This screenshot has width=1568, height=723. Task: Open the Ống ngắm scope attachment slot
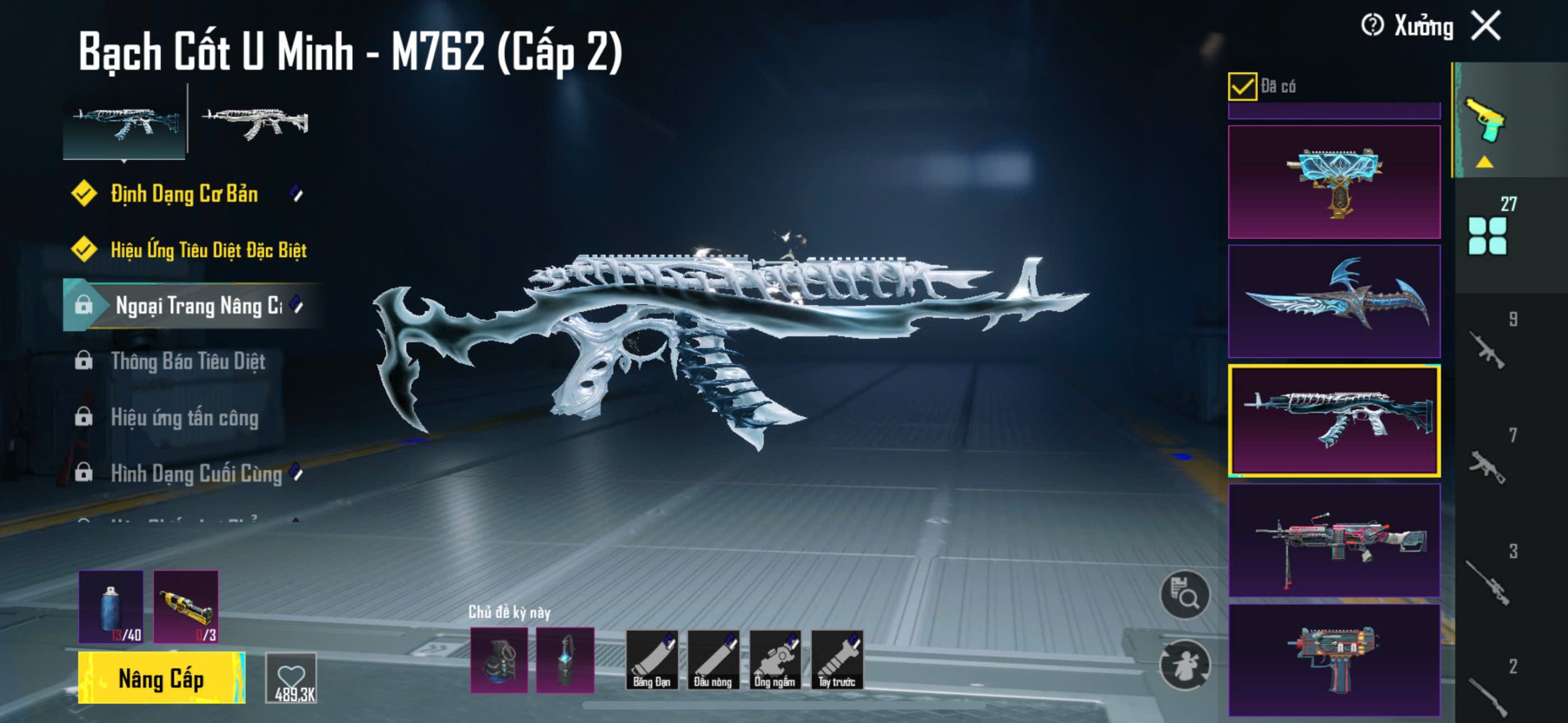pyautogui.click(x=775, y=660)
